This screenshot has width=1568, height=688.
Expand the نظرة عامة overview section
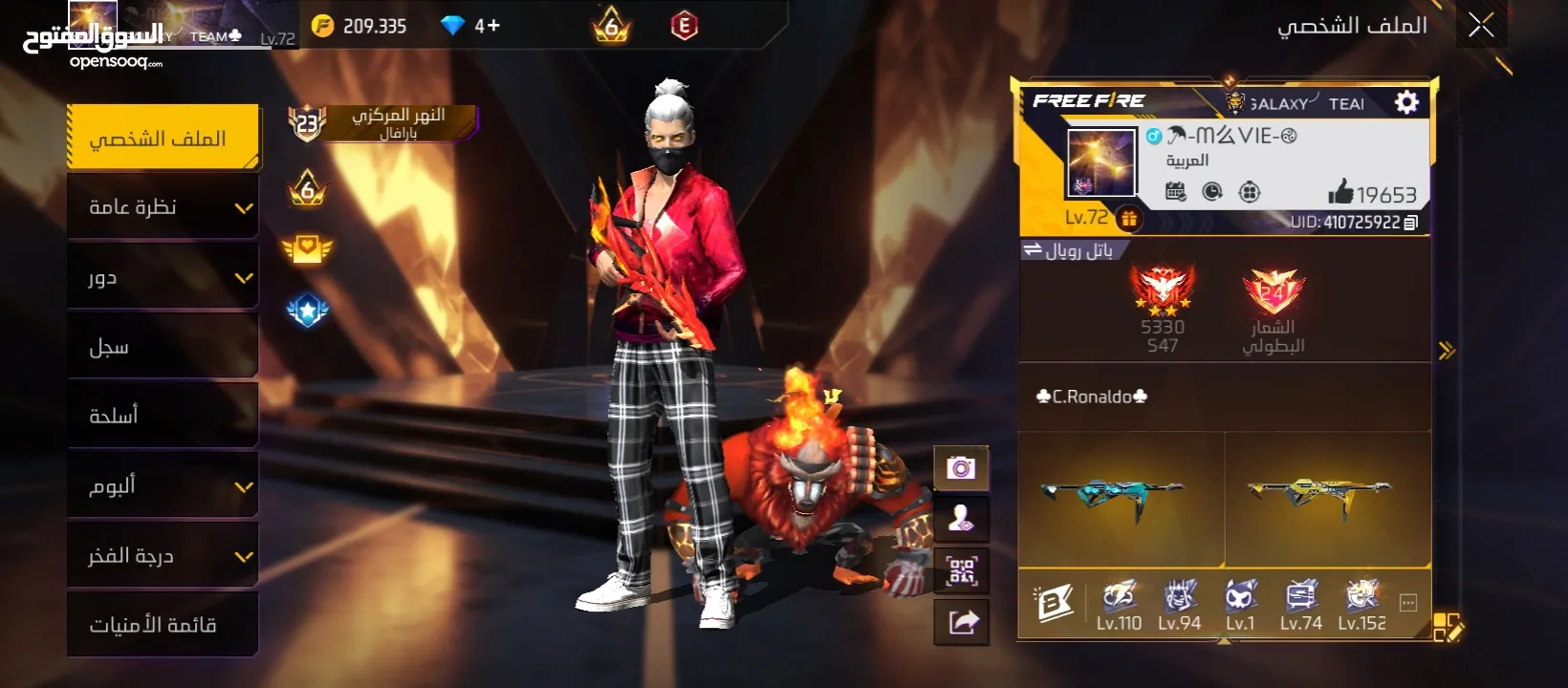(x=163, y=207)
